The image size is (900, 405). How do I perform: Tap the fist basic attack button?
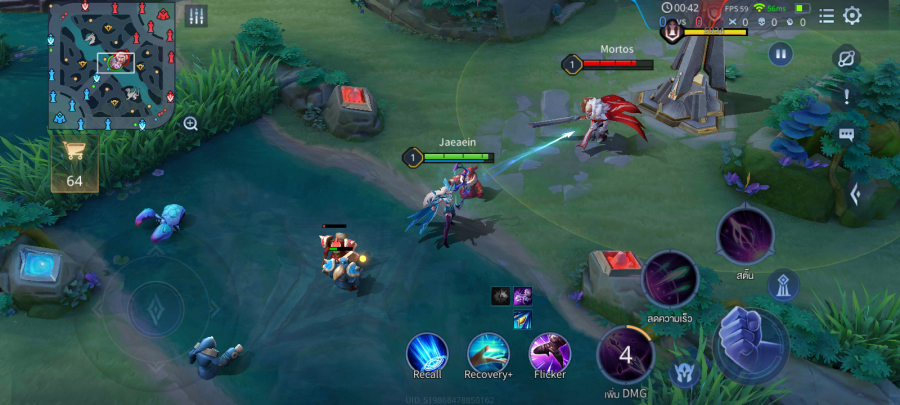click(x=750, y=340)
